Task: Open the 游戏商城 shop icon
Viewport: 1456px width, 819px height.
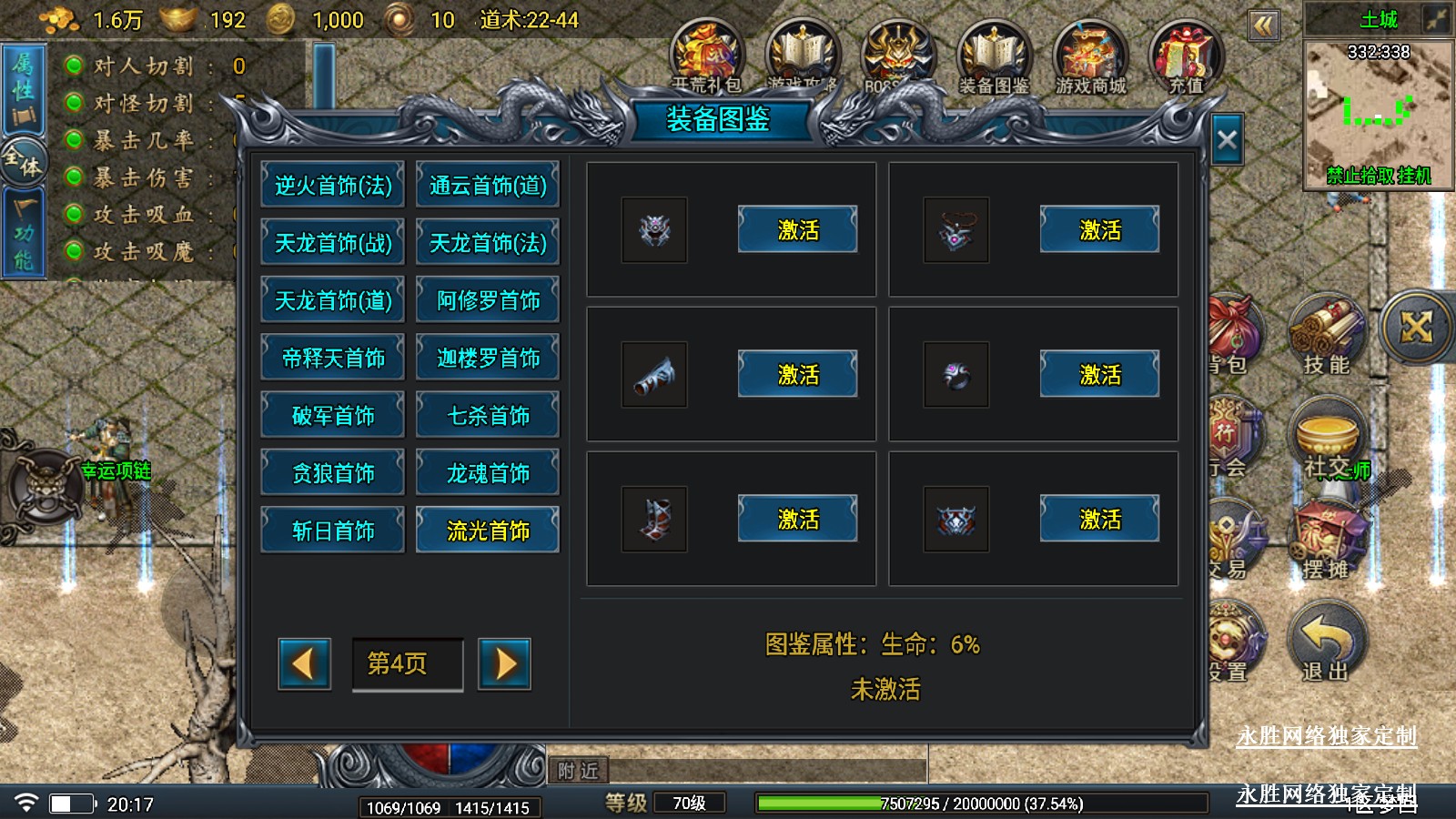Action: 1090,57
